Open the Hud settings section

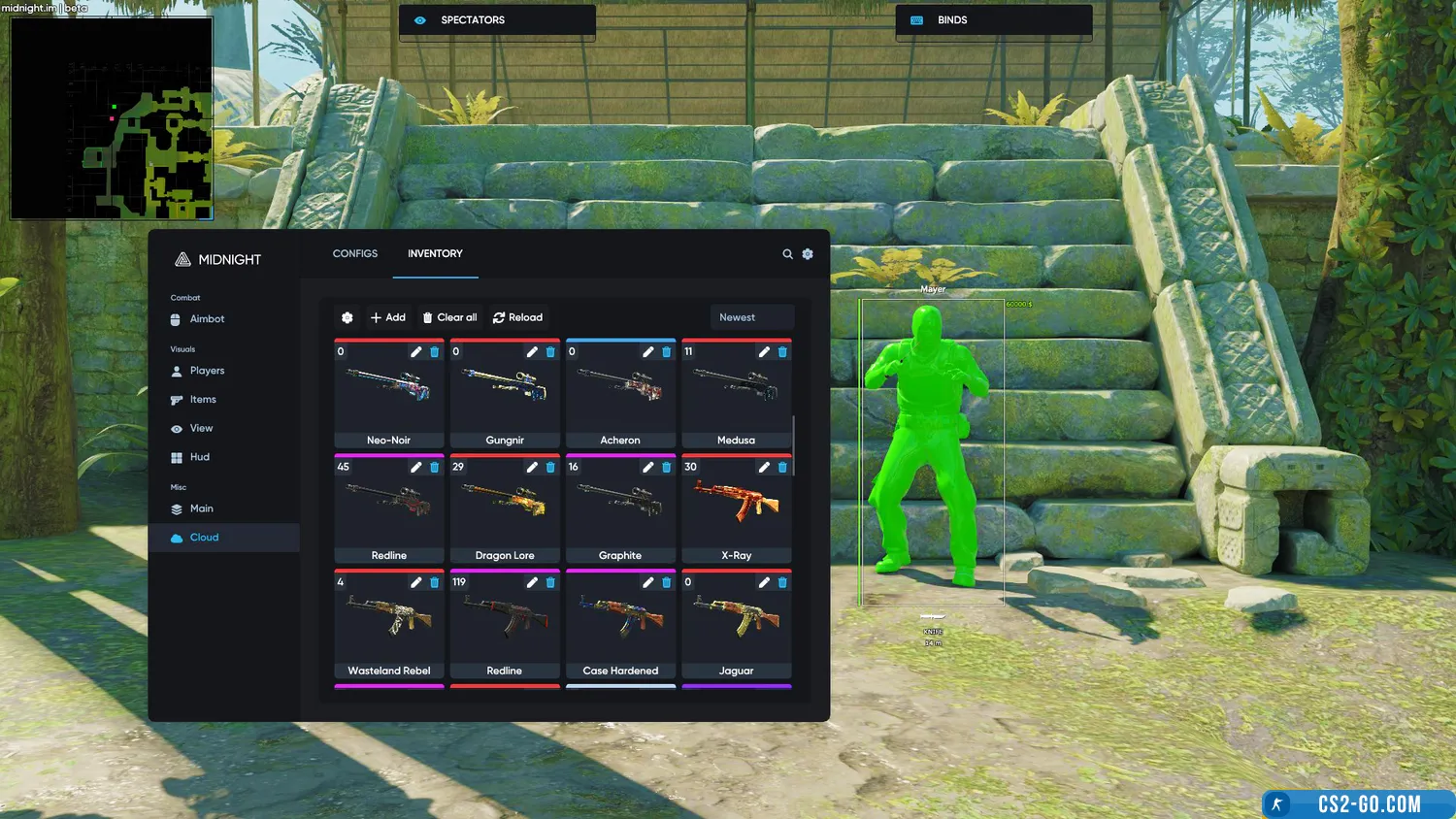pyautogui.click(x=199, y=457)
